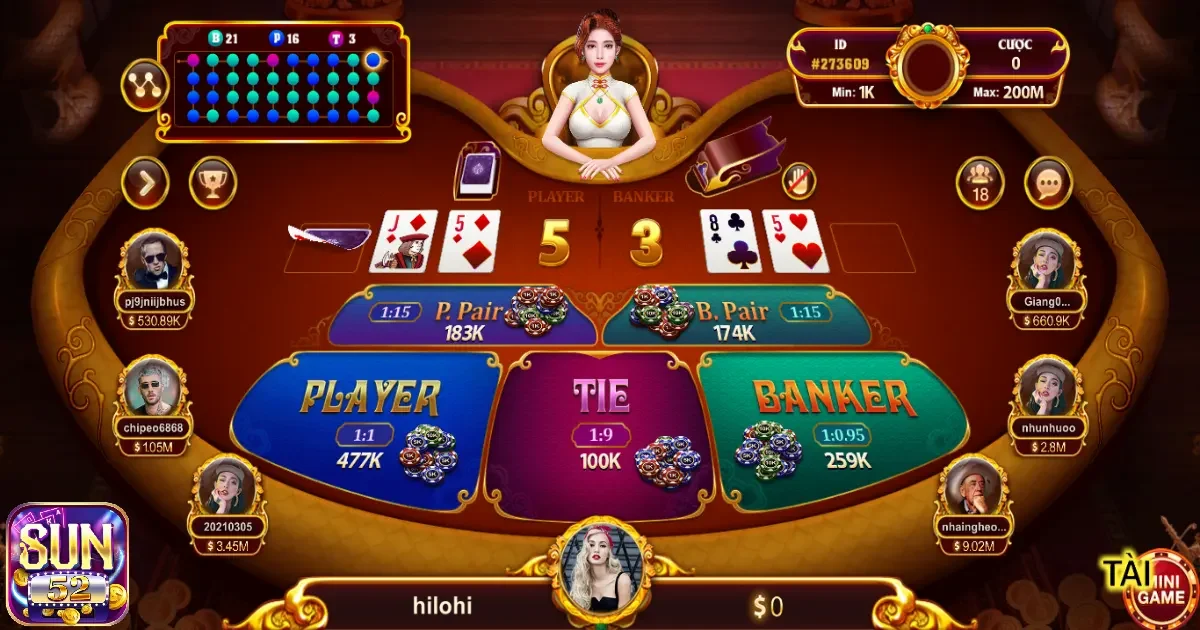Toggle the no-tipping hand icon

[798, 180]
